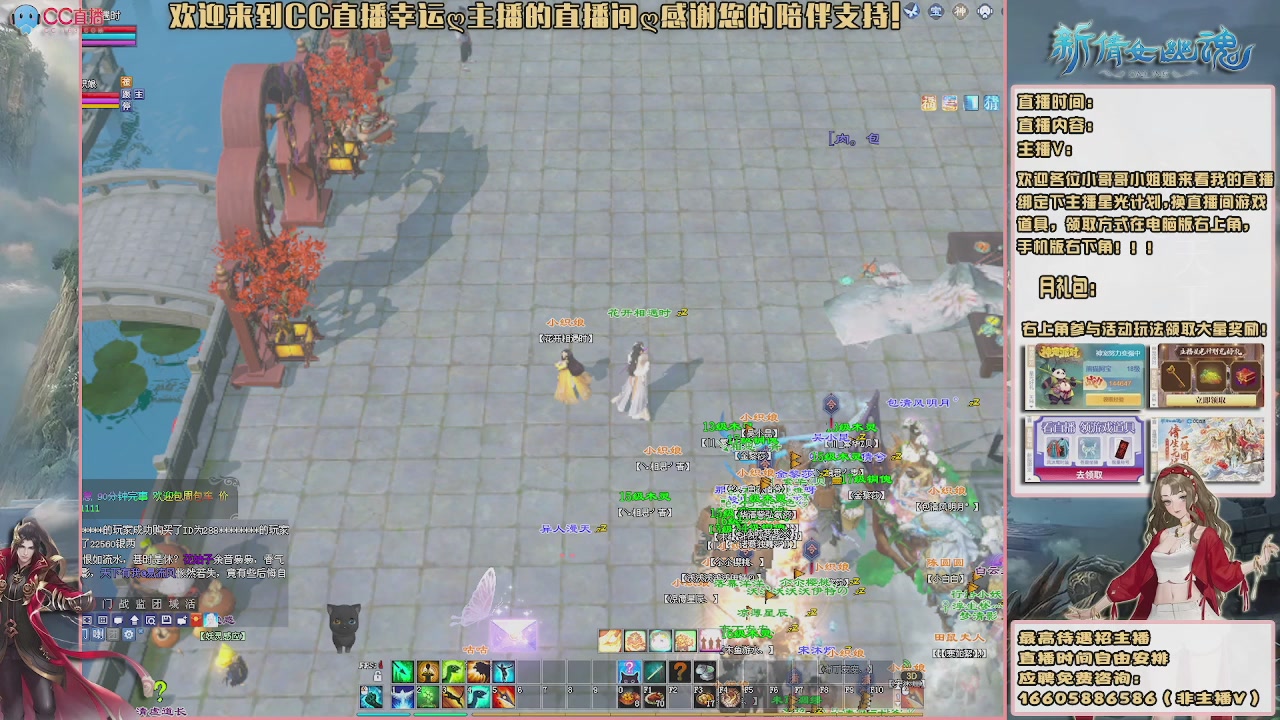The image size is (1280, 720).
Task: Click the butterfly icon at the top right
Action: [911, 11]
